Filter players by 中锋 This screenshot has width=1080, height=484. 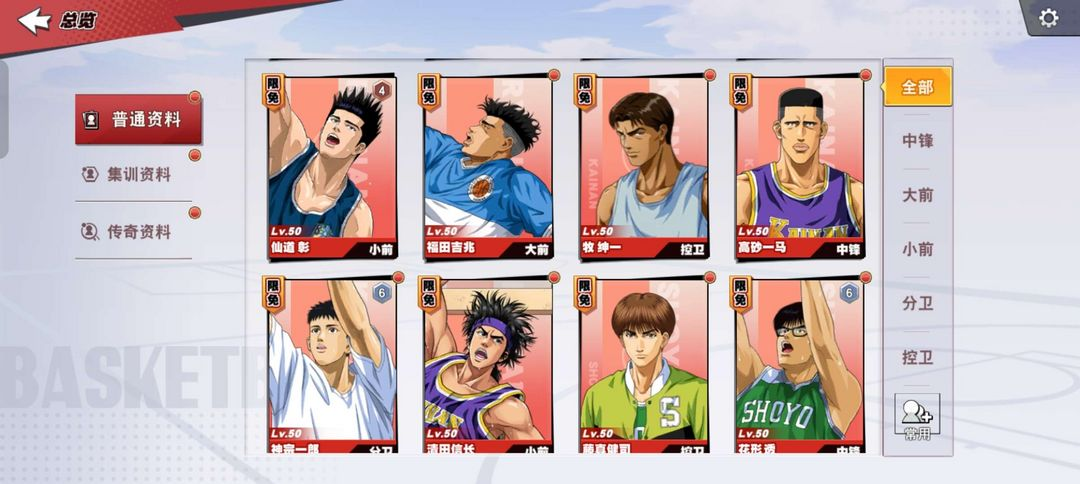(917, 141)
